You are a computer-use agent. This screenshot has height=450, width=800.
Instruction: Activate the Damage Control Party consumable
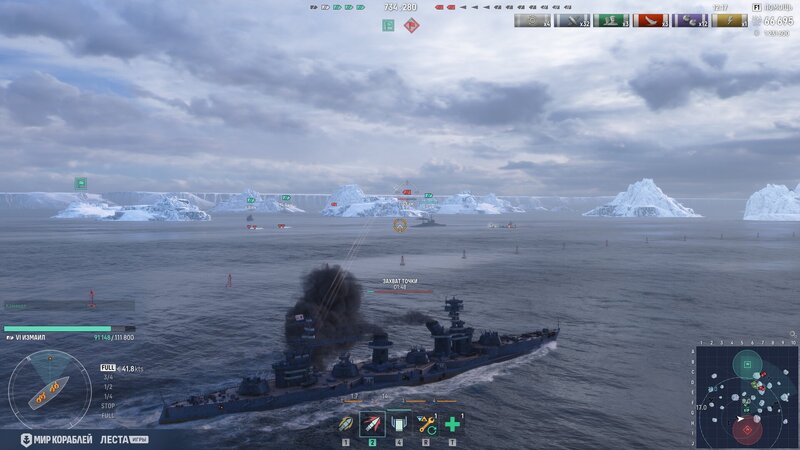click(399, 423)
